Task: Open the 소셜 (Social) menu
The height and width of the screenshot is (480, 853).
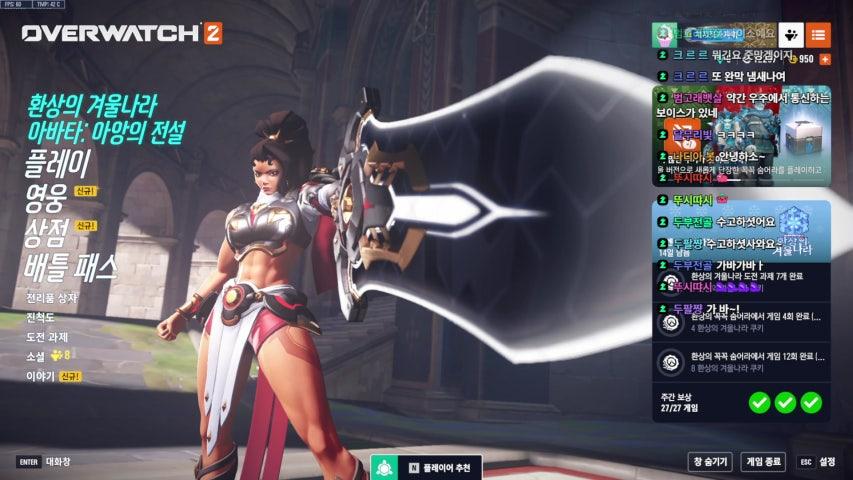Action: point(36,356)
